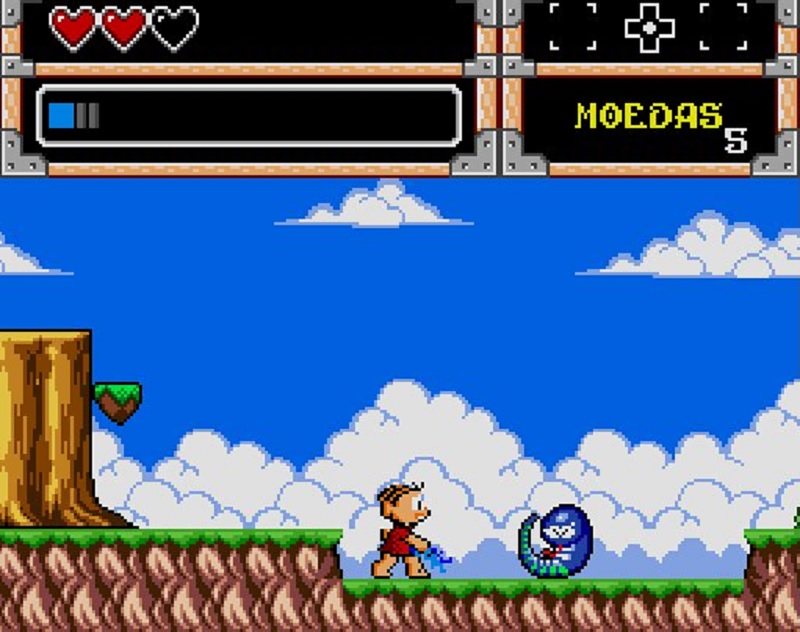Select the D-pad icon between the empty item brackets
This screenshot has width=800, height=632.
tap(649, 27)
